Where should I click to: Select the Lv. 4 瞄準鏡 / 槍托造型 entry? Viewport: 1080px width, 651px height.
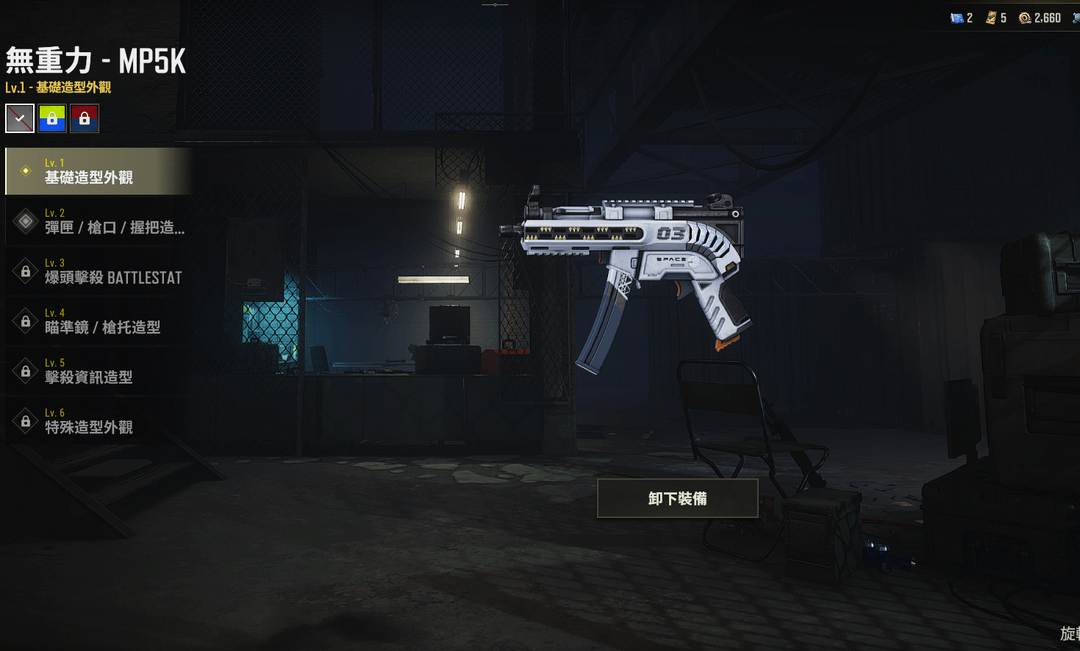(x=97, y=321)
